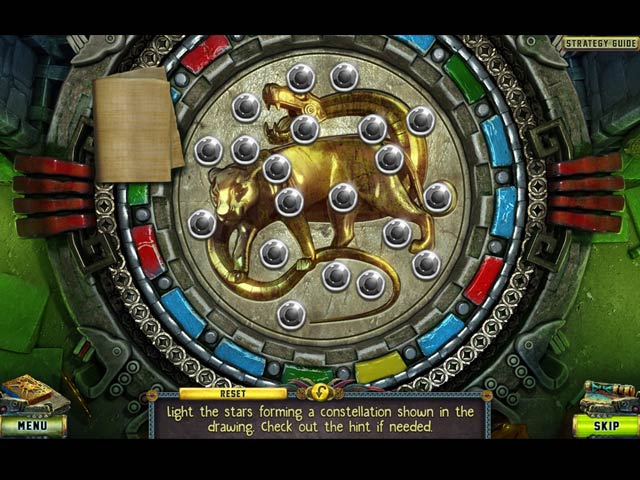The width and height of the screenshot is (640, 480).
Task: View the parchment hint drawing
Action: (135, 127)
